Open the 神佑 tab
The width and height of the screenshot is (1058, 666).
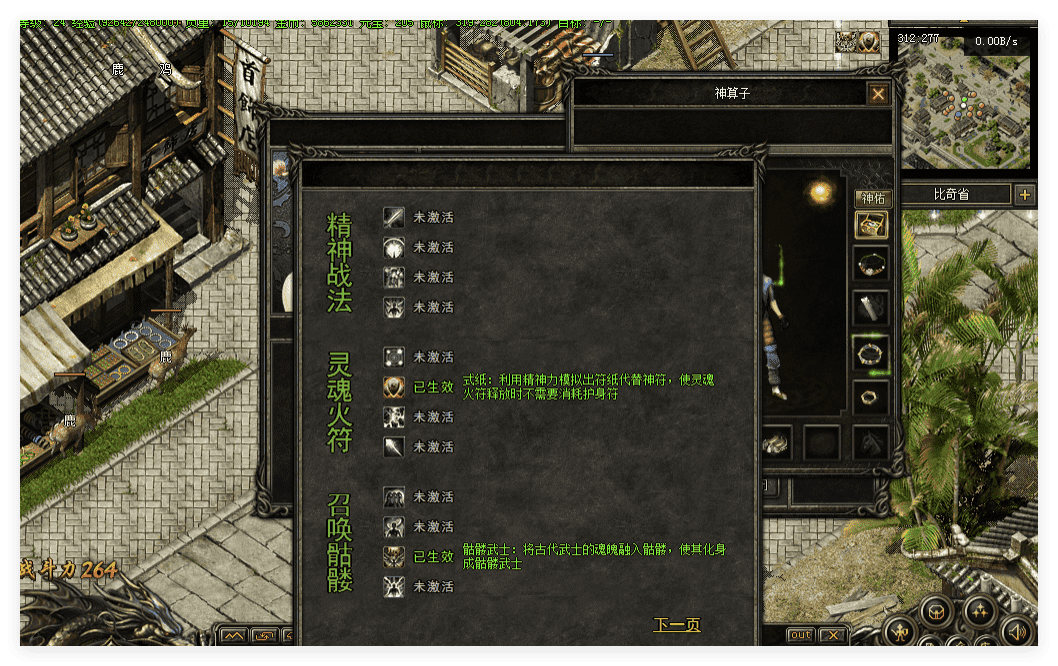pyautogui.click(x=872, y=198)
